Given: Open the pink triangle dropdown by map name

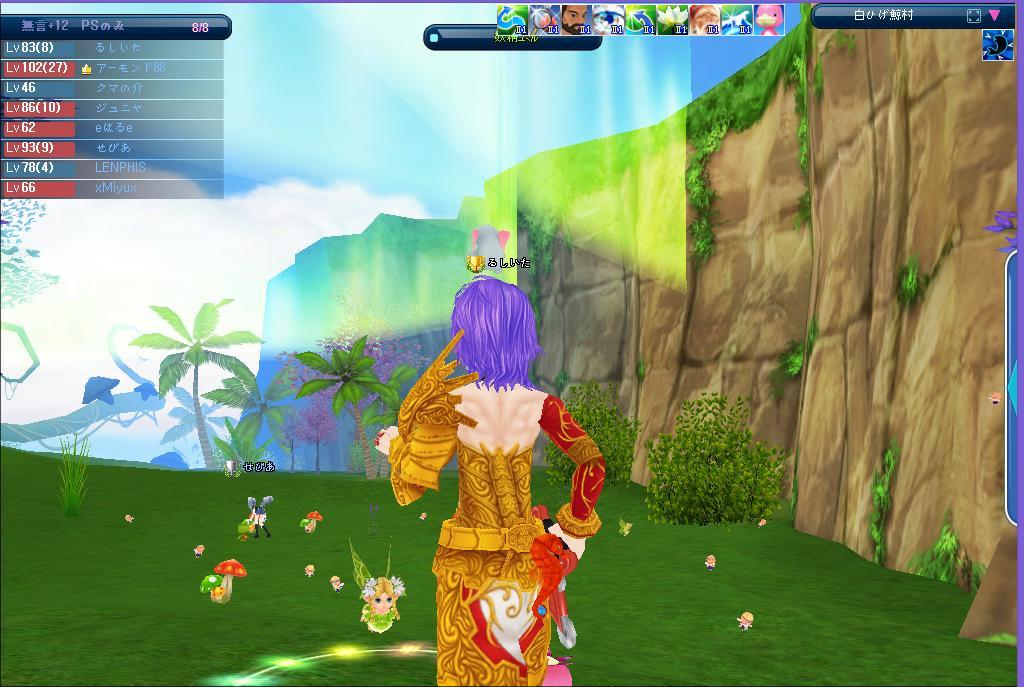Looking at the screenshot, I should [x=994, y=16].
